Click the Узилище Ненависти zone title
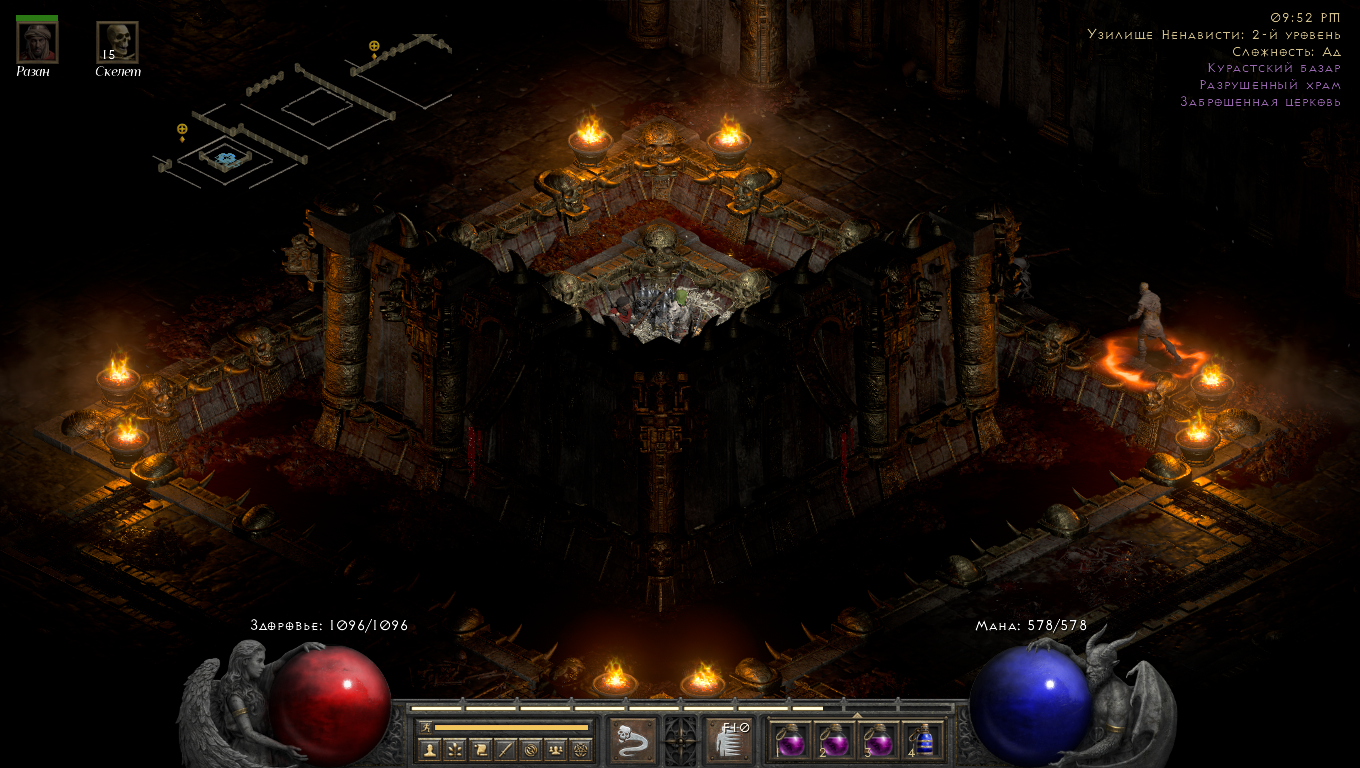Screen dimensions: 1360x768 click(x=1216, y=33)
